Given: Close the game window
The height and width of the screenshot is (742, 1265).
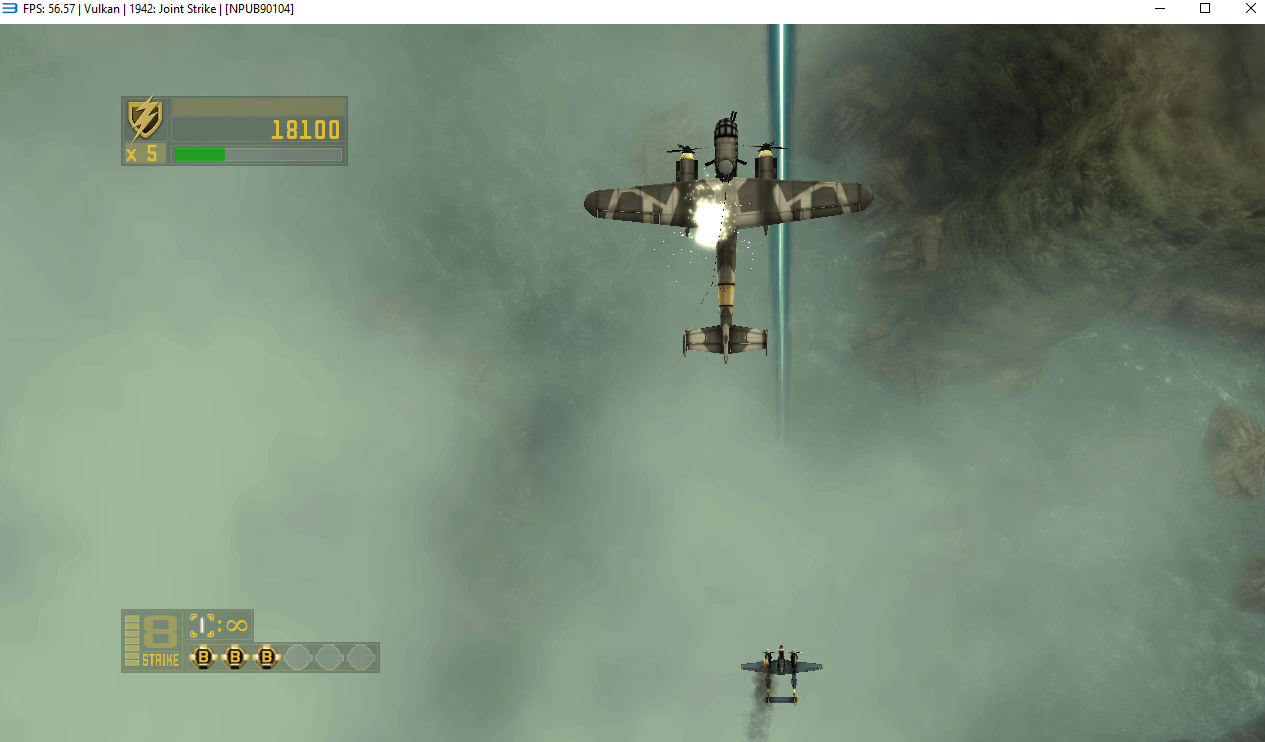Looking at the screenshot, I should pos(1250,9).
